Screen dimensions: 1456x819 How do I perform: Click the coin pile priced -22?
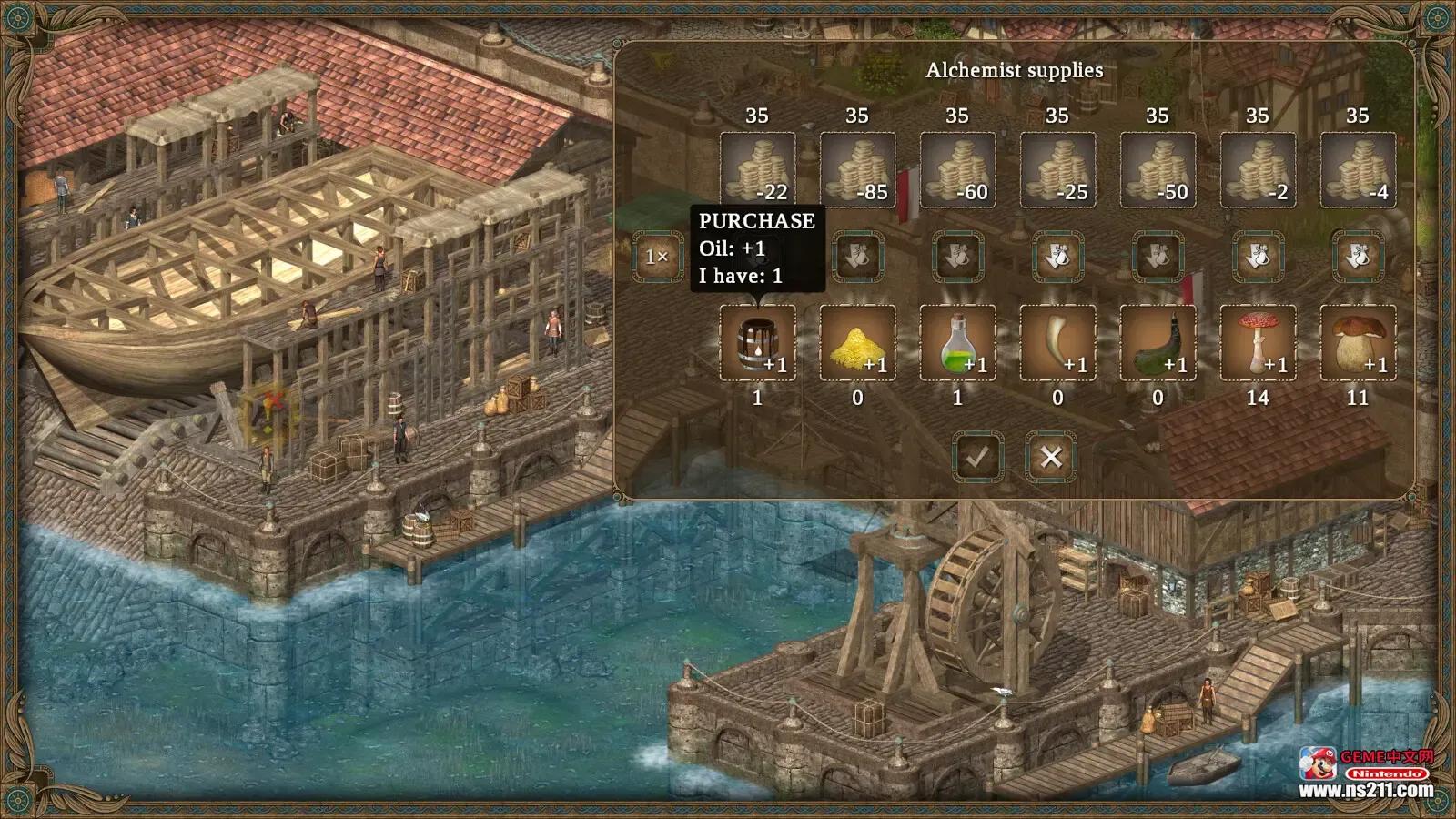[757, 170]
